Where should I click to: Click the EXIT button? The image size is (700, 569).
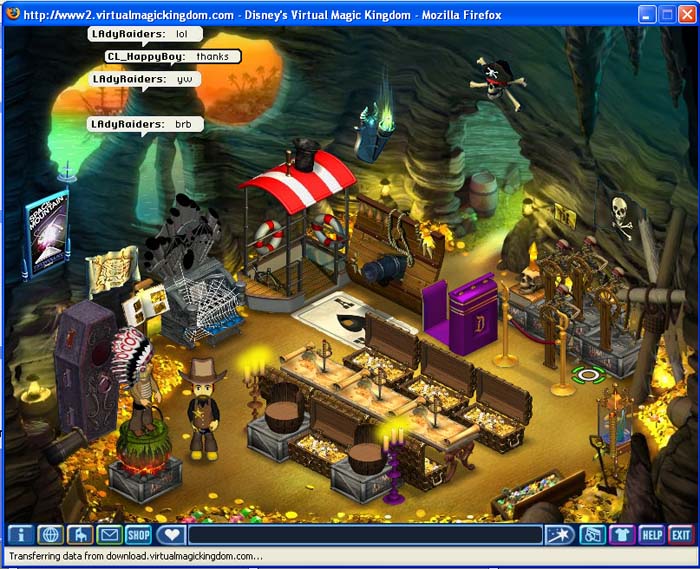[x=681, y=535]
